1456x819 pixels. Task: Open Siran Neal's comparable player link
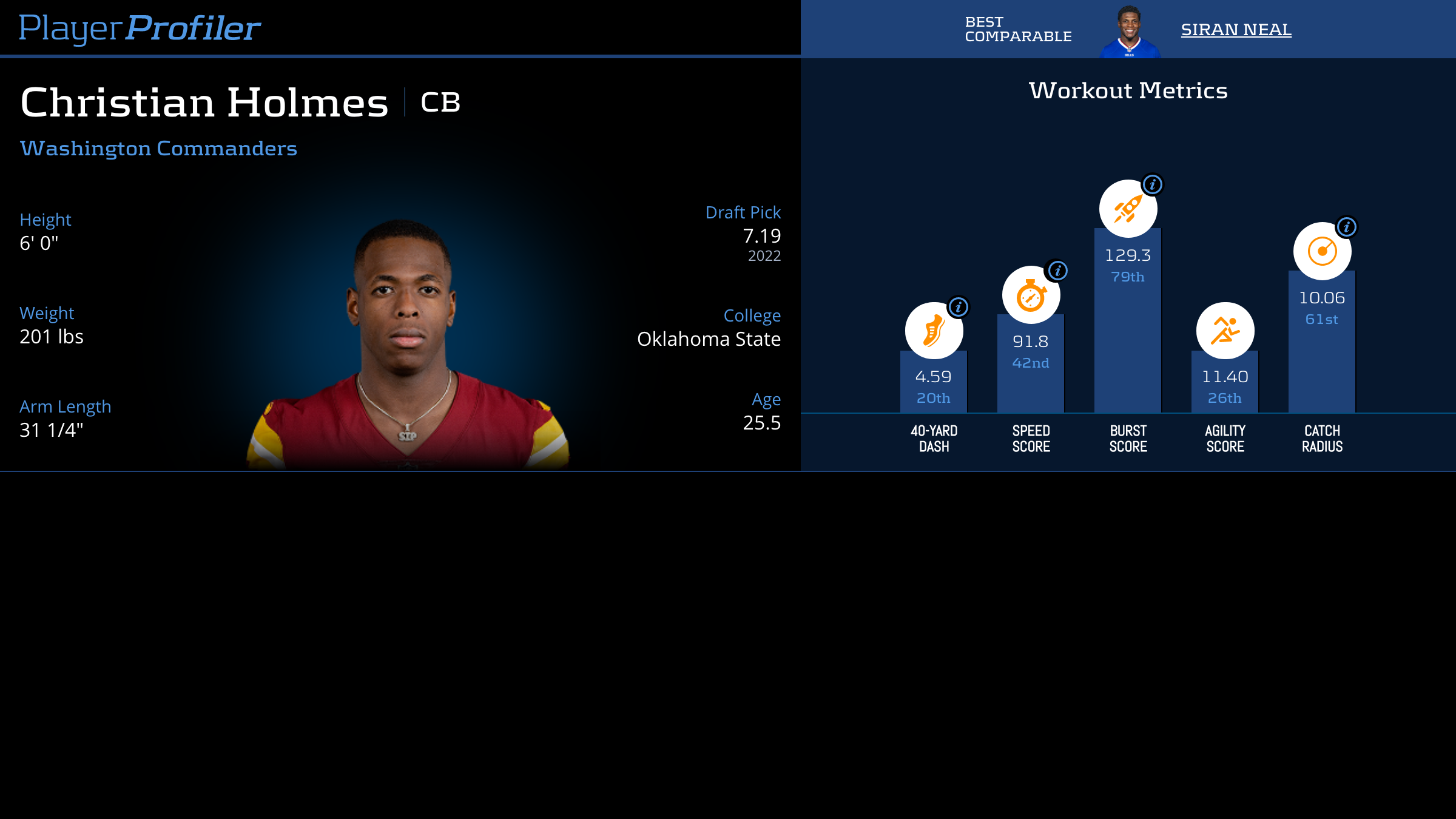coord(1236,29)
